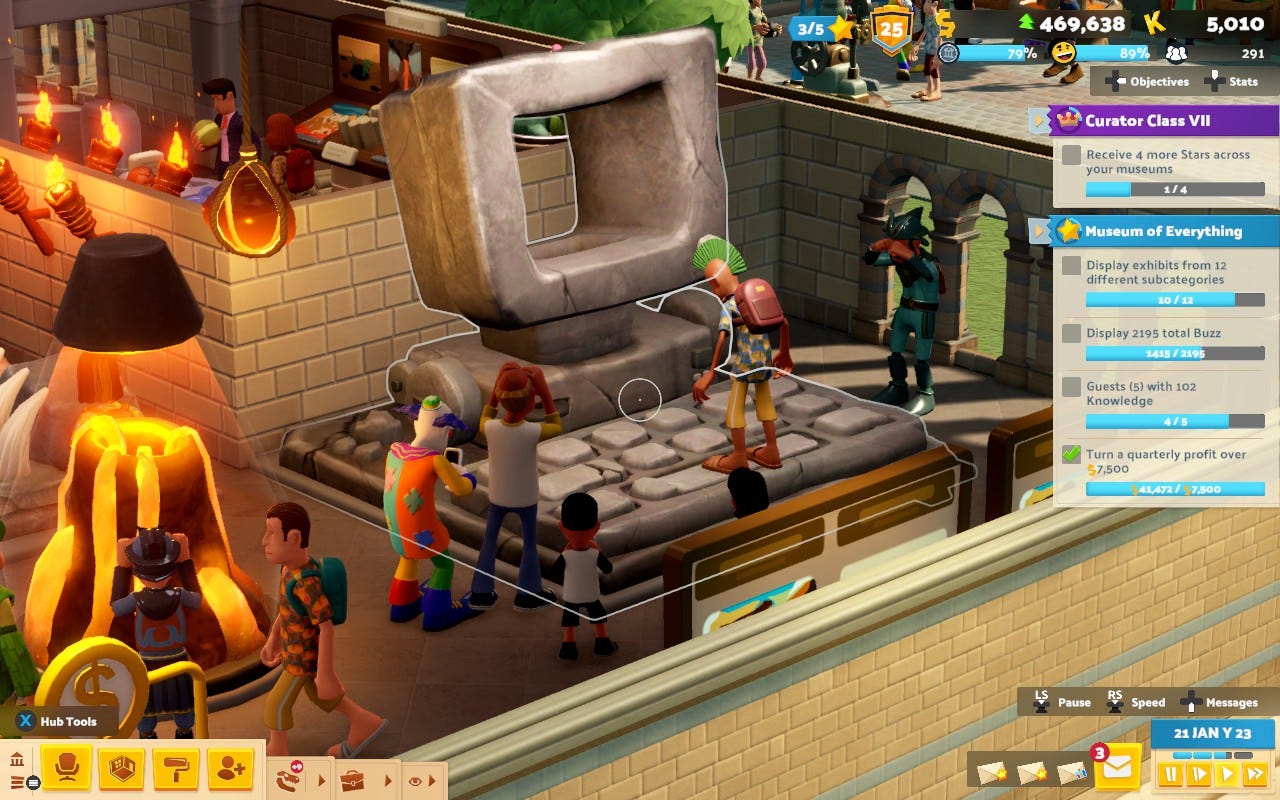Screen dimensions: 1280x800
Task: Open the museum star rating badge
Action: (824, 28)
